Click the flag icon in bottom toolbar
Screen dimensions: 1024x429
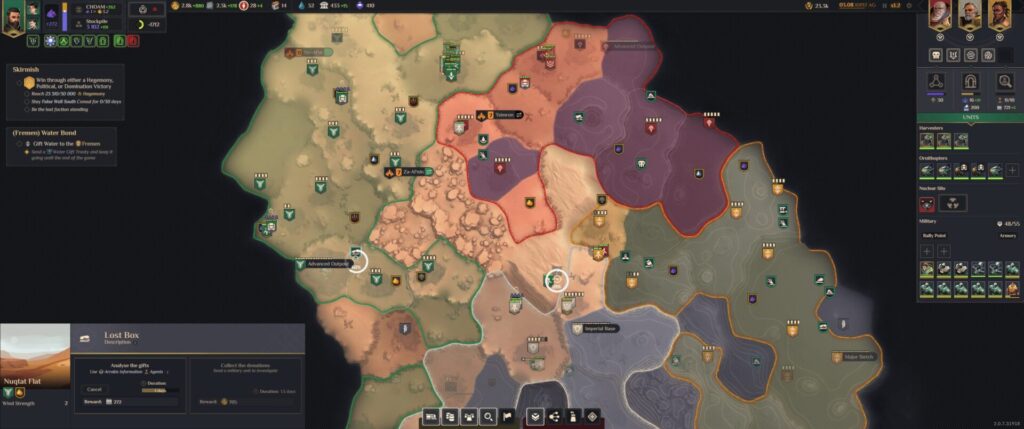(508, 416)
